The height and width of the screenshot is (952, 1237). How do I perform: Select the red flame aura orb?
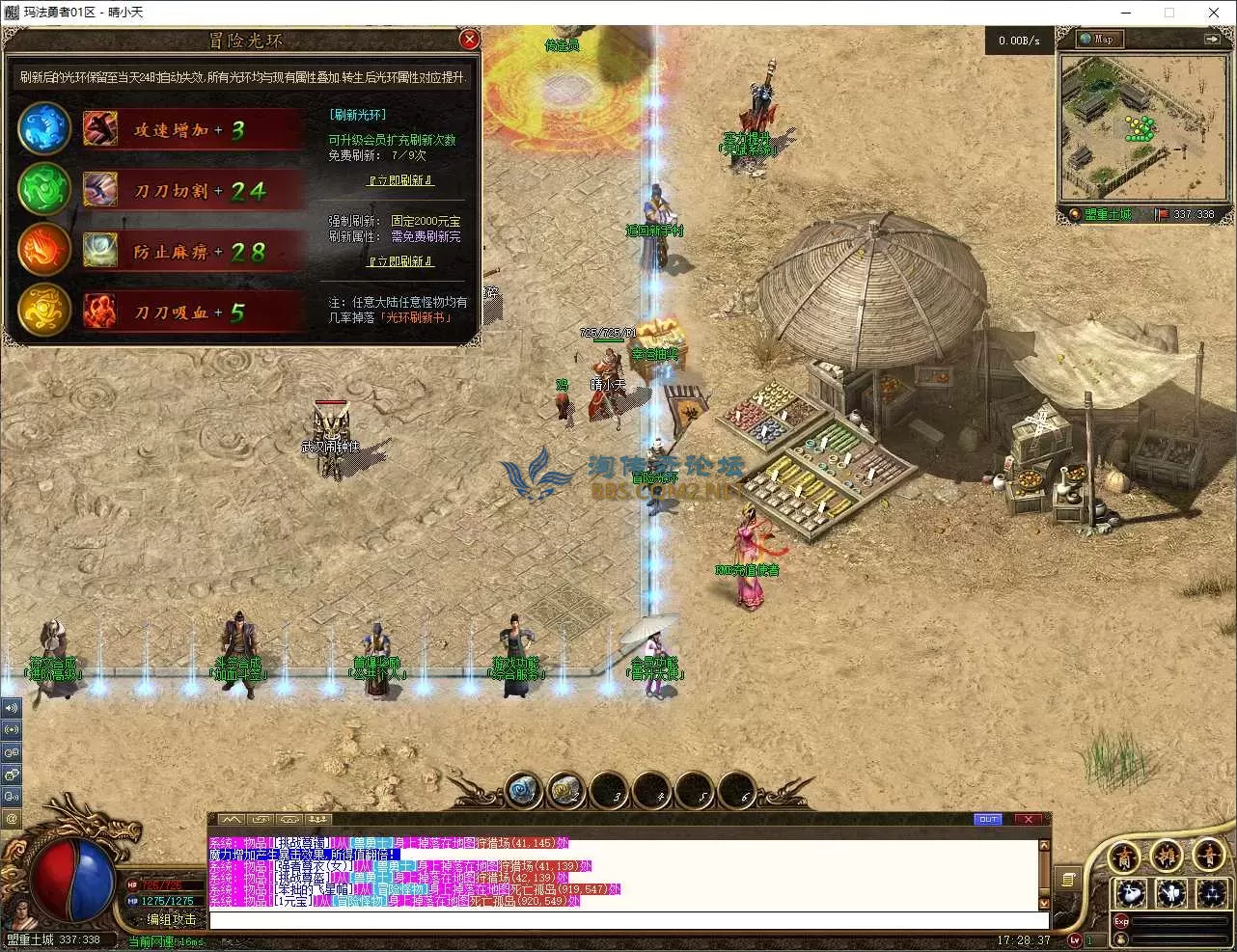tap(44, 251)
